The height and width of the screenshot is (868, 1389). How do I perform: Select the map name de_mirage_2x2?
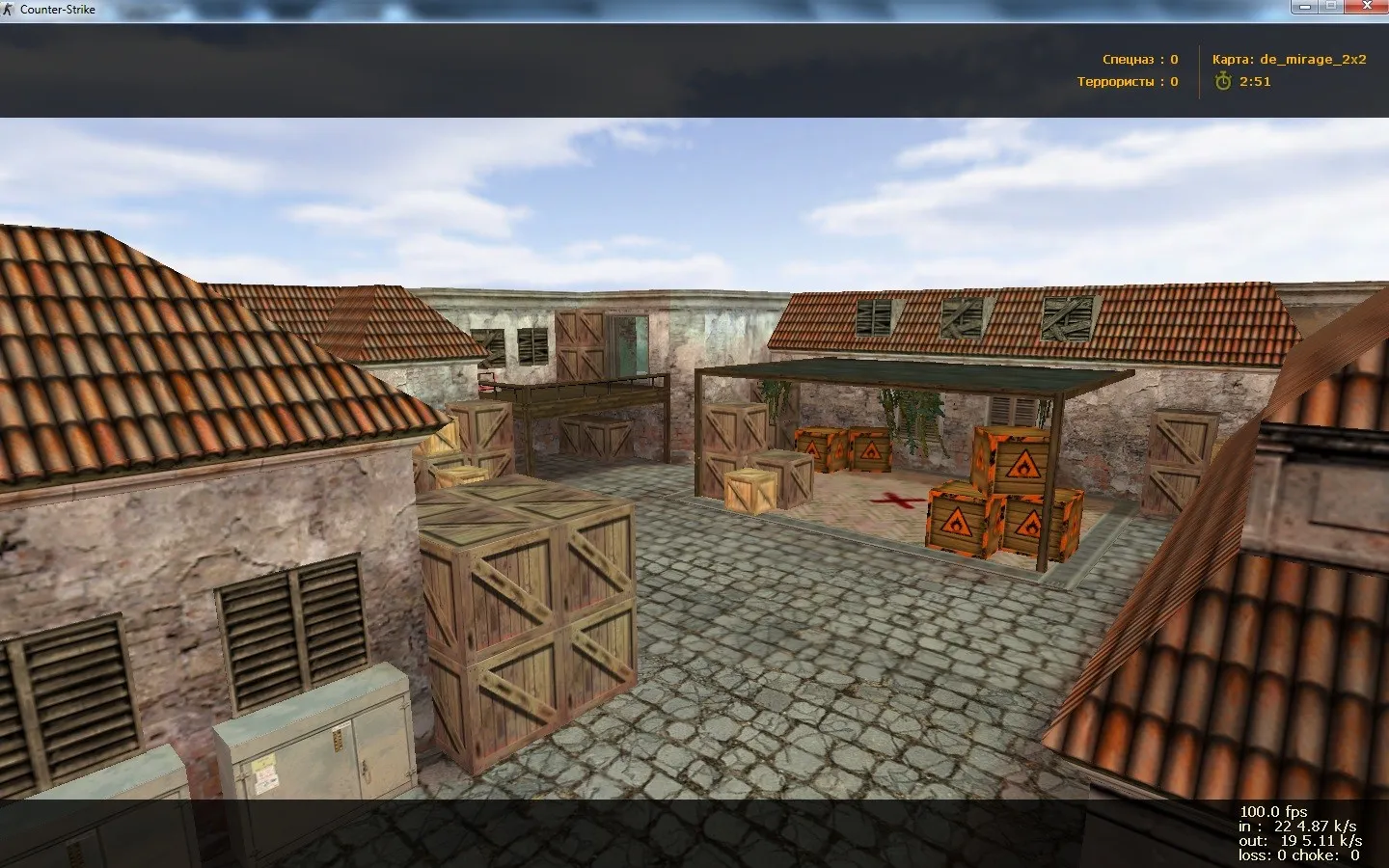[x=1313, y=59]
